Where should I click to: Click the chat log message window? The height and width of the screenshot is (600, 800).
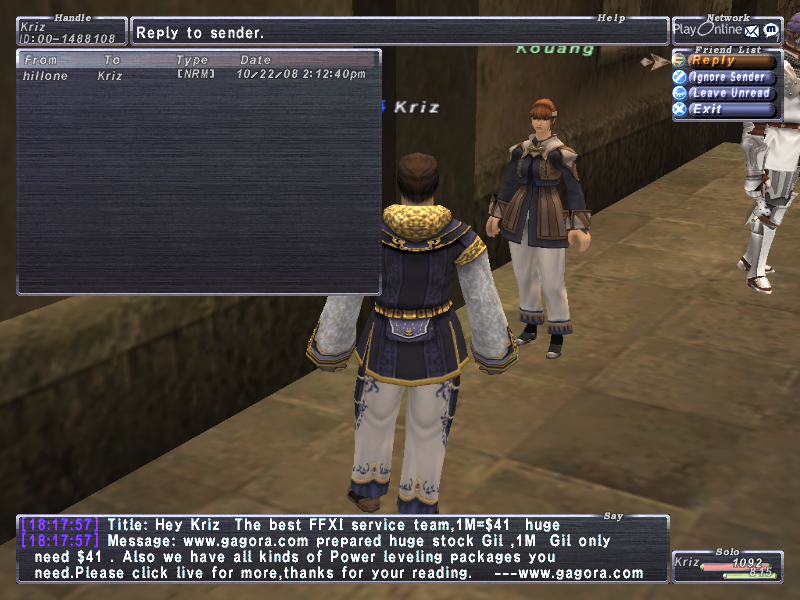pyautogui.click(x=342, y=549)
